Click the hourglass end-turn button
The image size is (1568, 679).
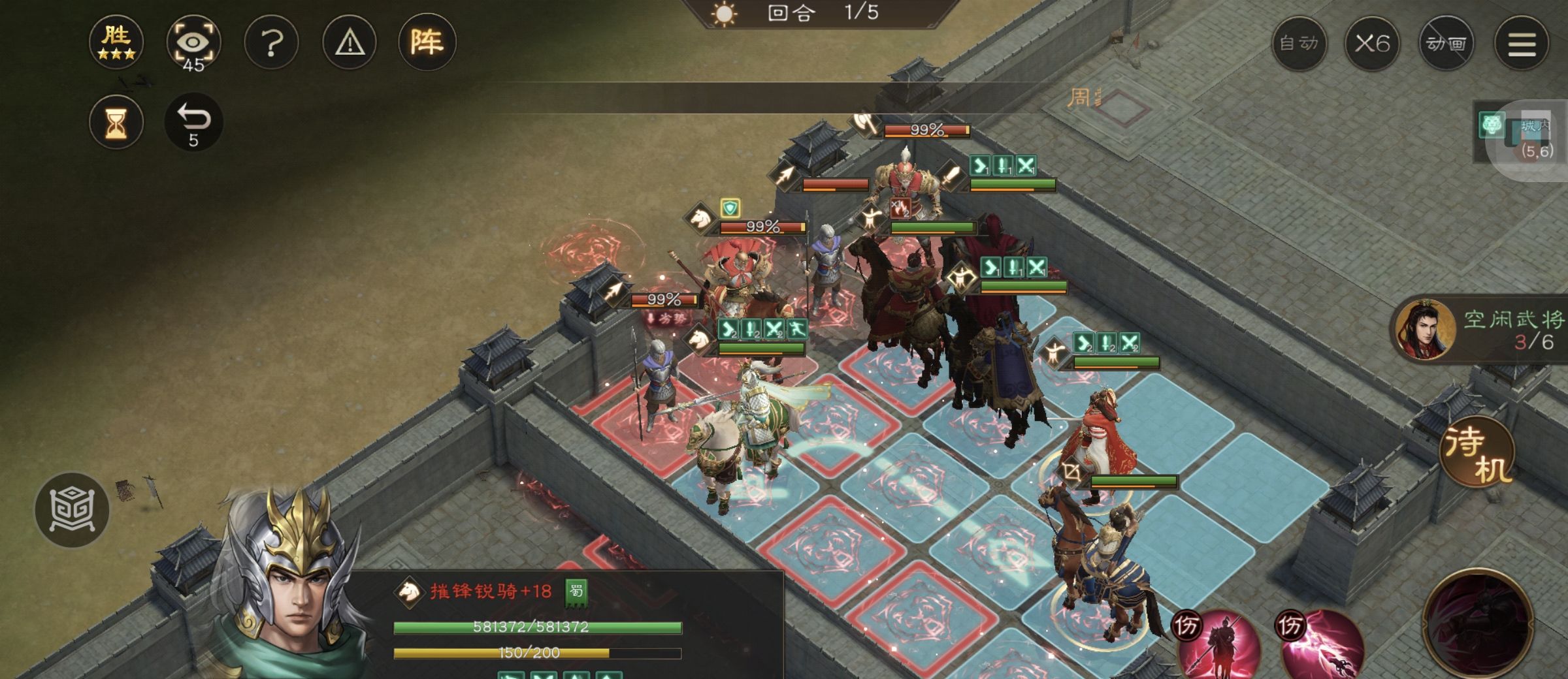tap(116, 122)
